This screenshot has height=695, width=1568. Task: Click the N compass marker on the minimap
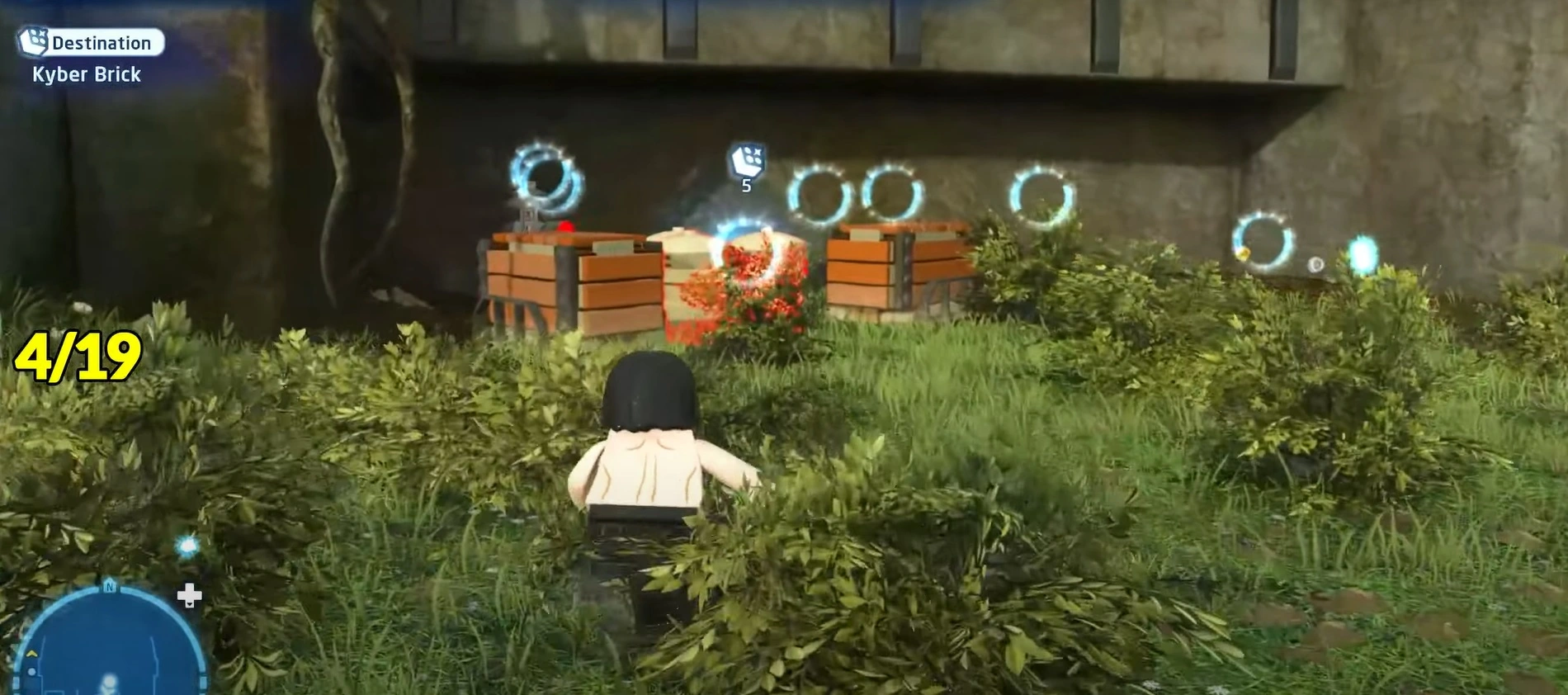pyautogui.click(x=110, y=587)
